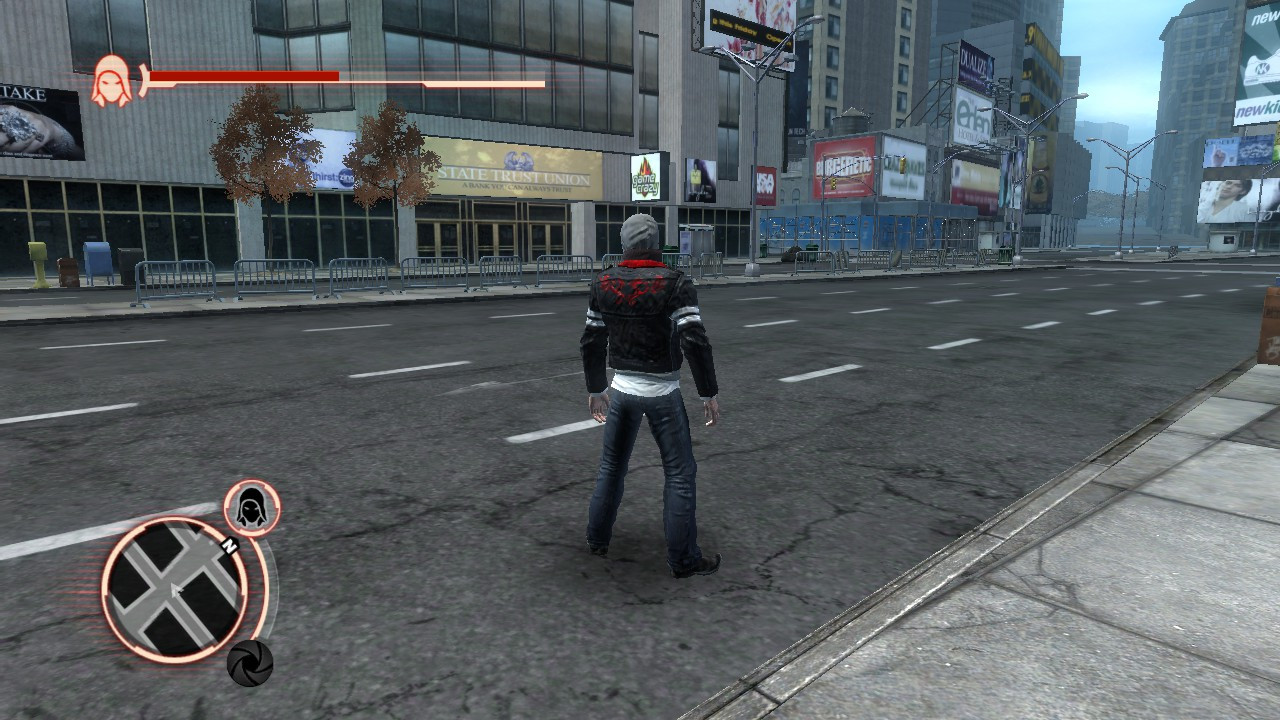Click the thirstzone sign on the left
This screenshot has height=720, width=1280.
tap(329, 177)
